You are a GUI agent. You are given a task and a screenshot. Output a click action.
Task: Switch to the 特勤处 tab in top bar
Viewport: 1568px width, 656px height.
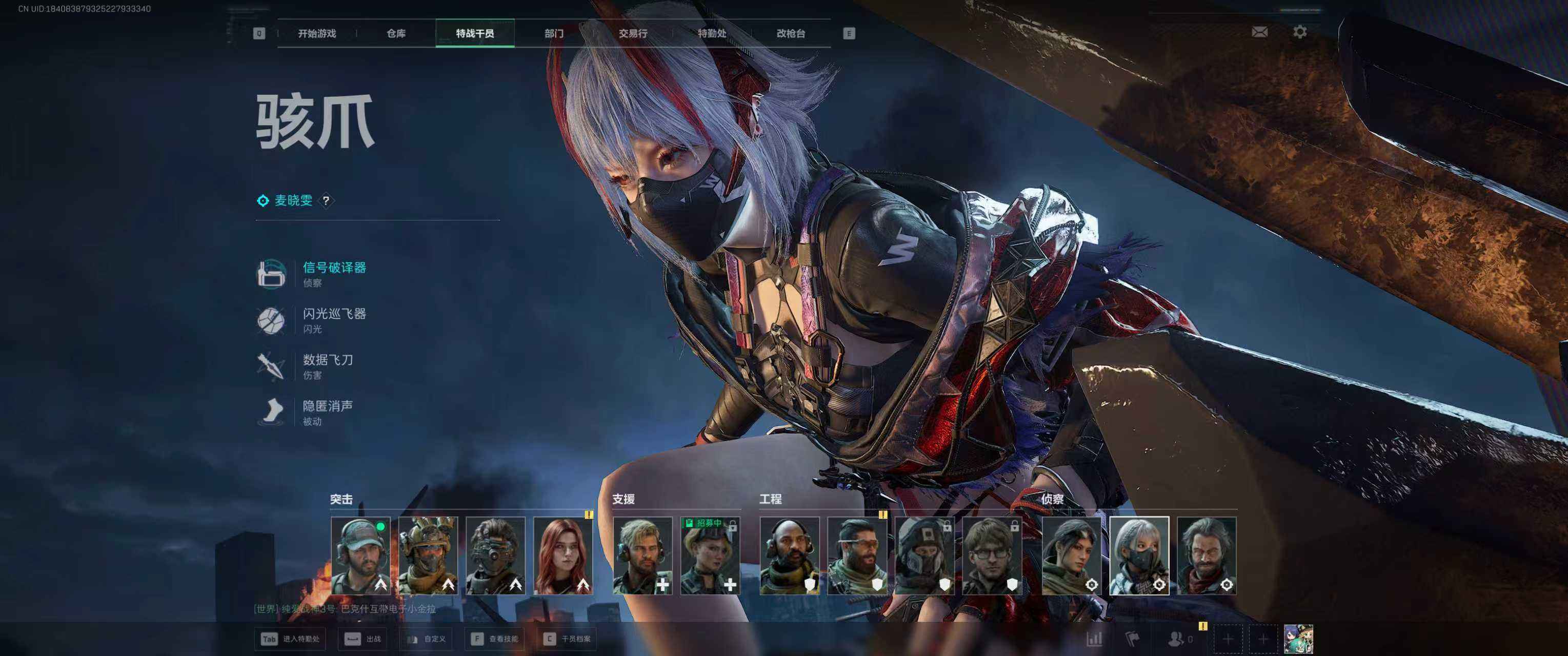click(x=712, y=33)
